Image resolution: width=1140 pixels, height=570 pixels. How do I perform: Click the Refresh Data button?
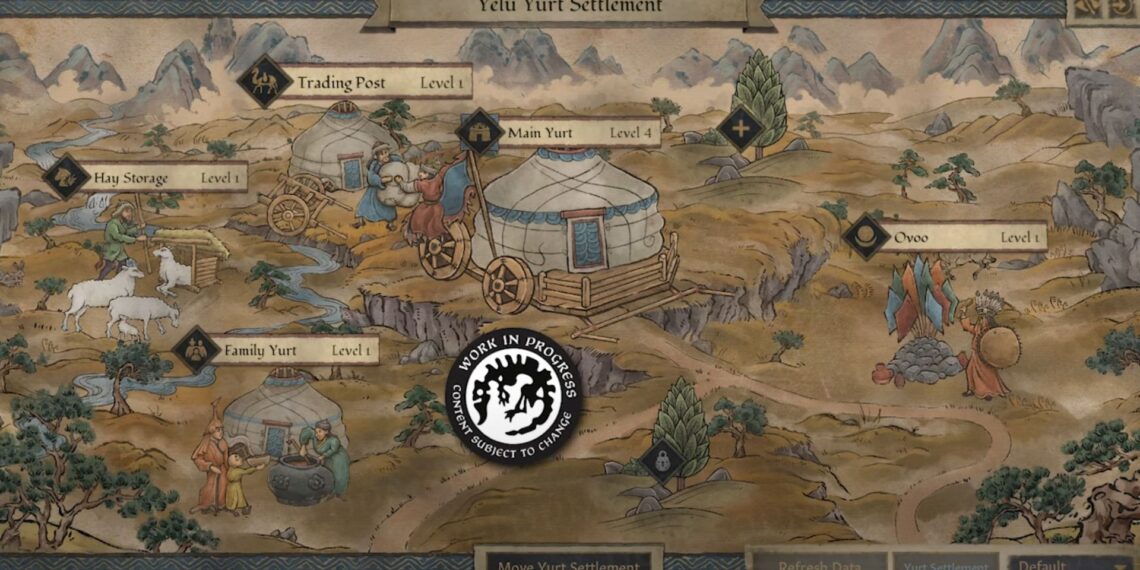coord(817,562)
